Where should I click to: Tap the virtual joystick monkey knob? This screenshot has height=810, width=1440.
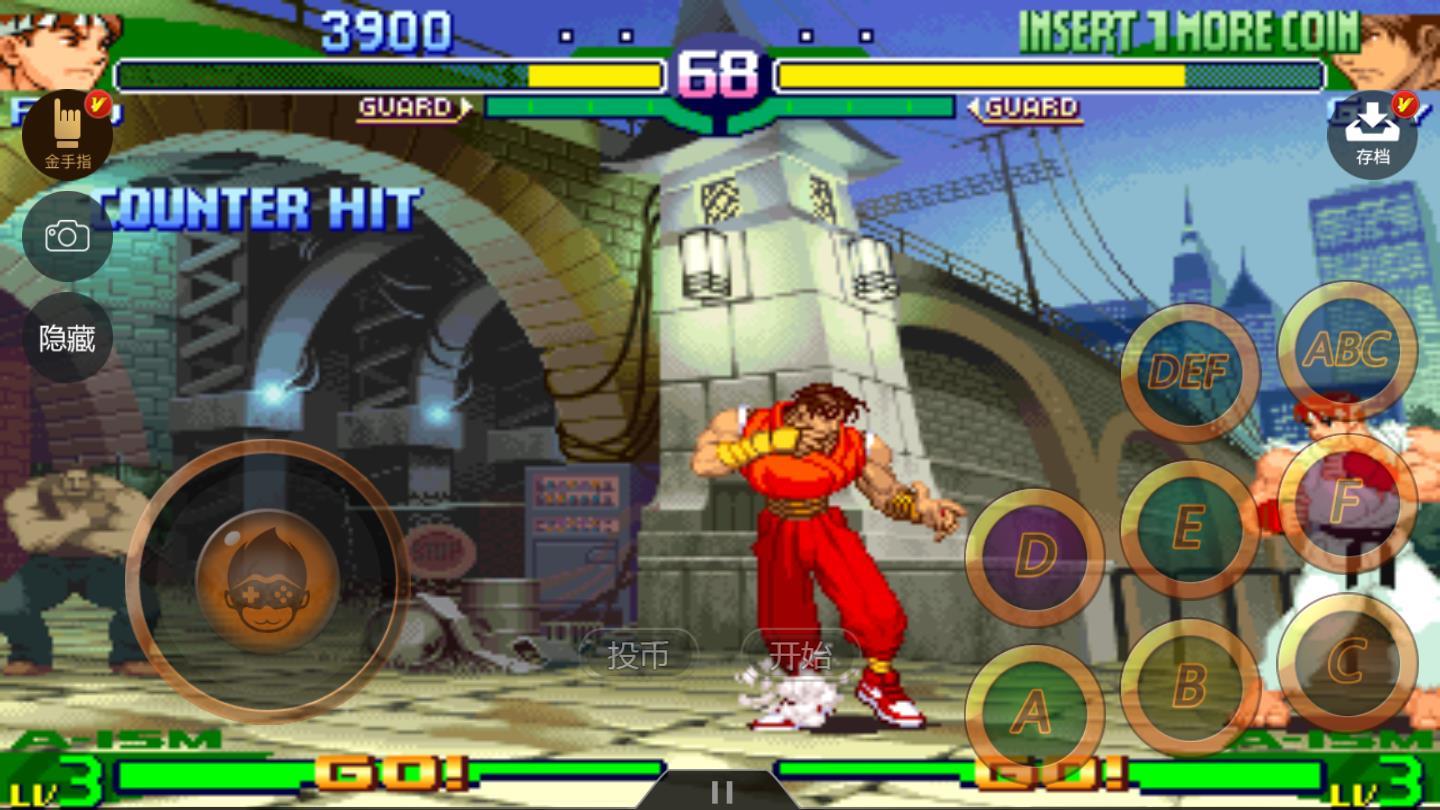(x=267, y=582)
